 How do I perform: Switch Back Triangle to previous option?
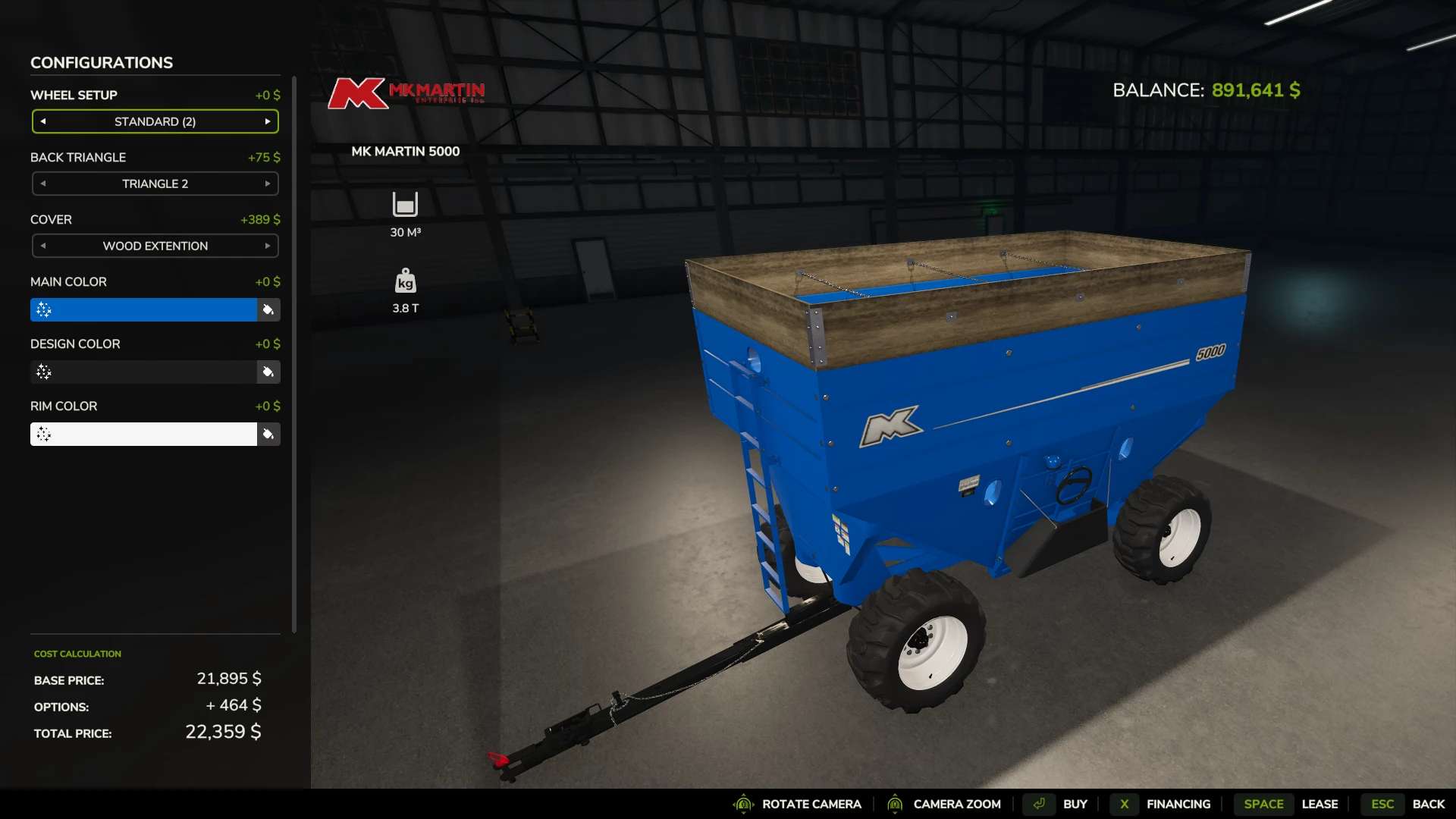tap(43, 184)
